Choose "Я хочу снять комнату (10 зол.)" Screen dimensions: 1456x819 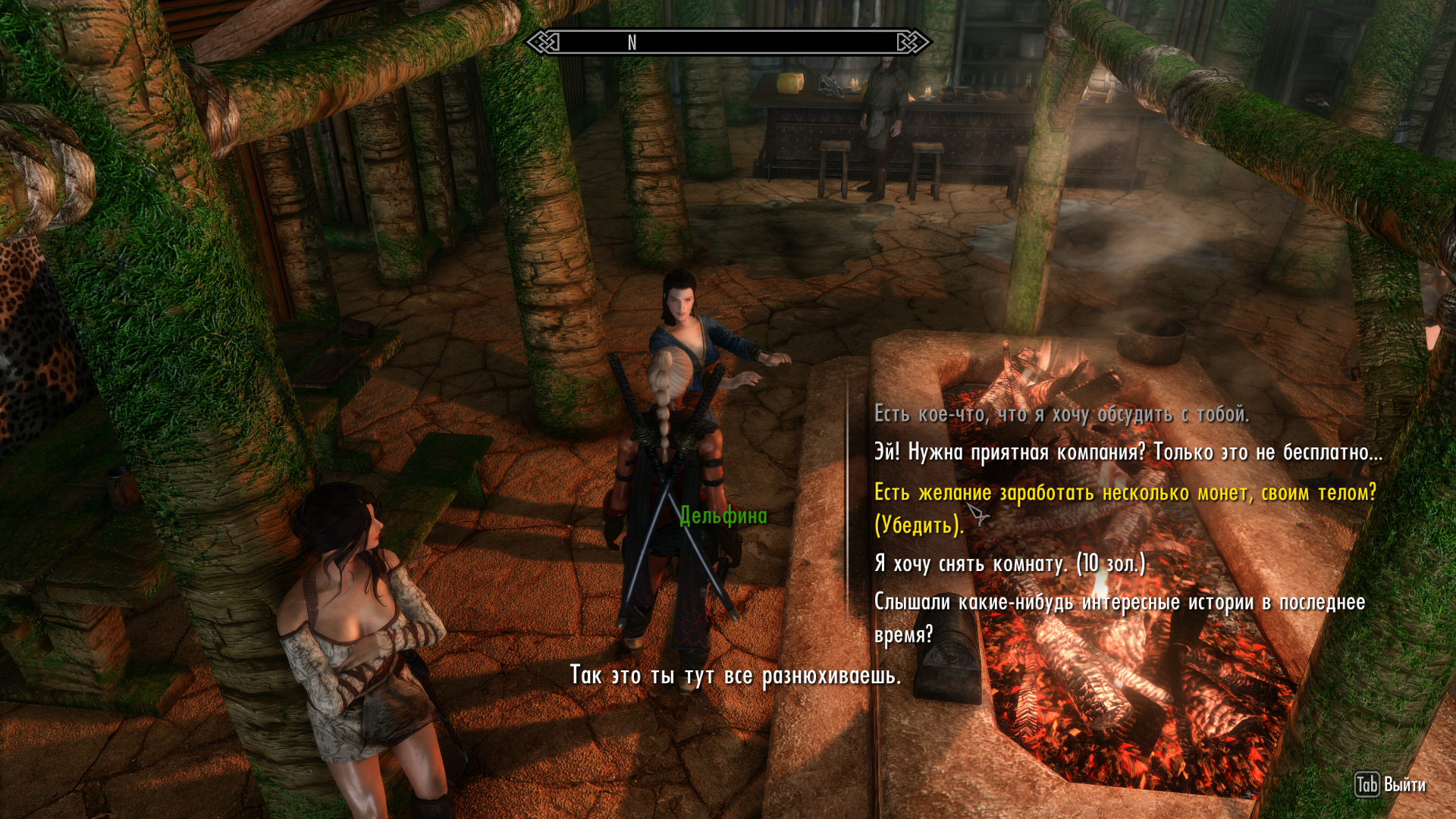[x=1009, y=563]
